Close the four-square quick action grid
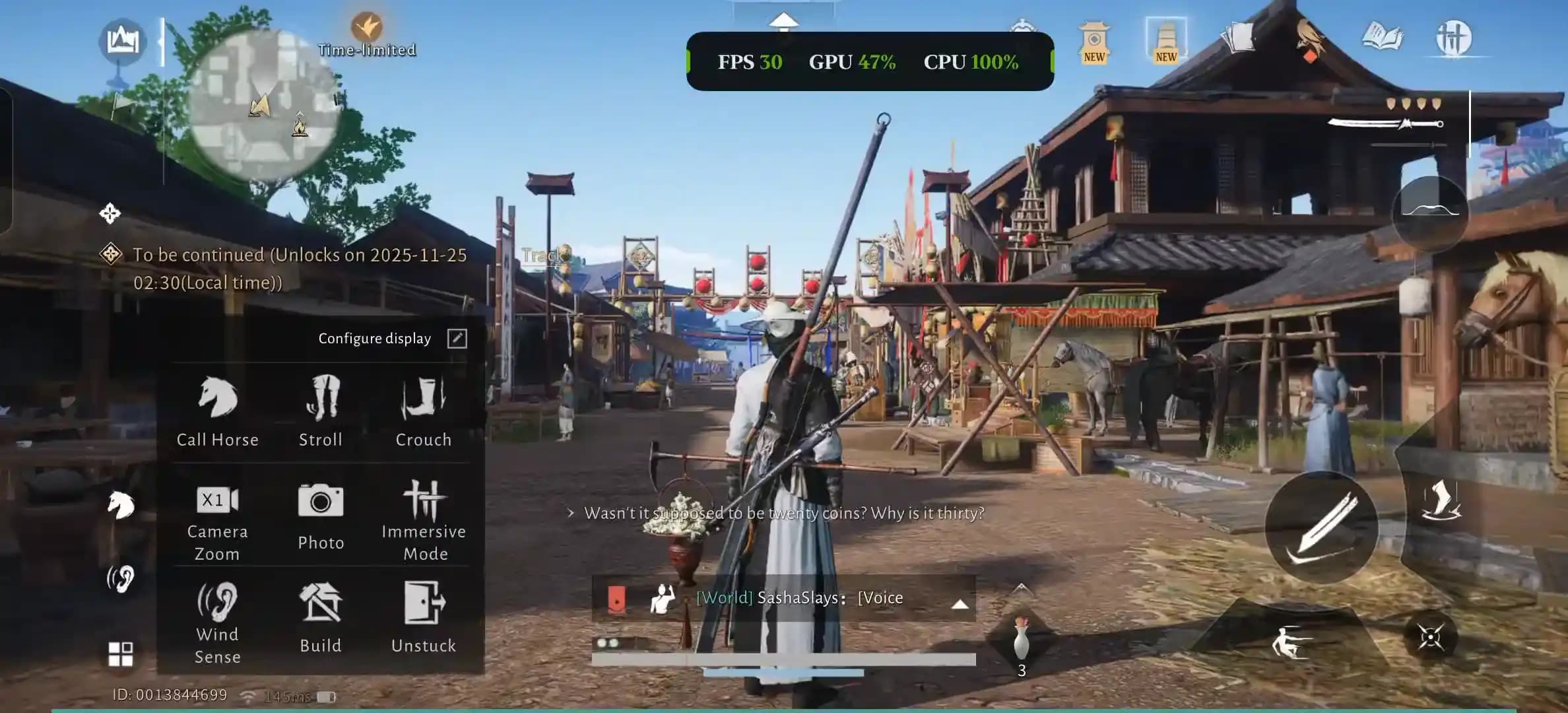Viewport: 1568px width, 713px height. 120,654
